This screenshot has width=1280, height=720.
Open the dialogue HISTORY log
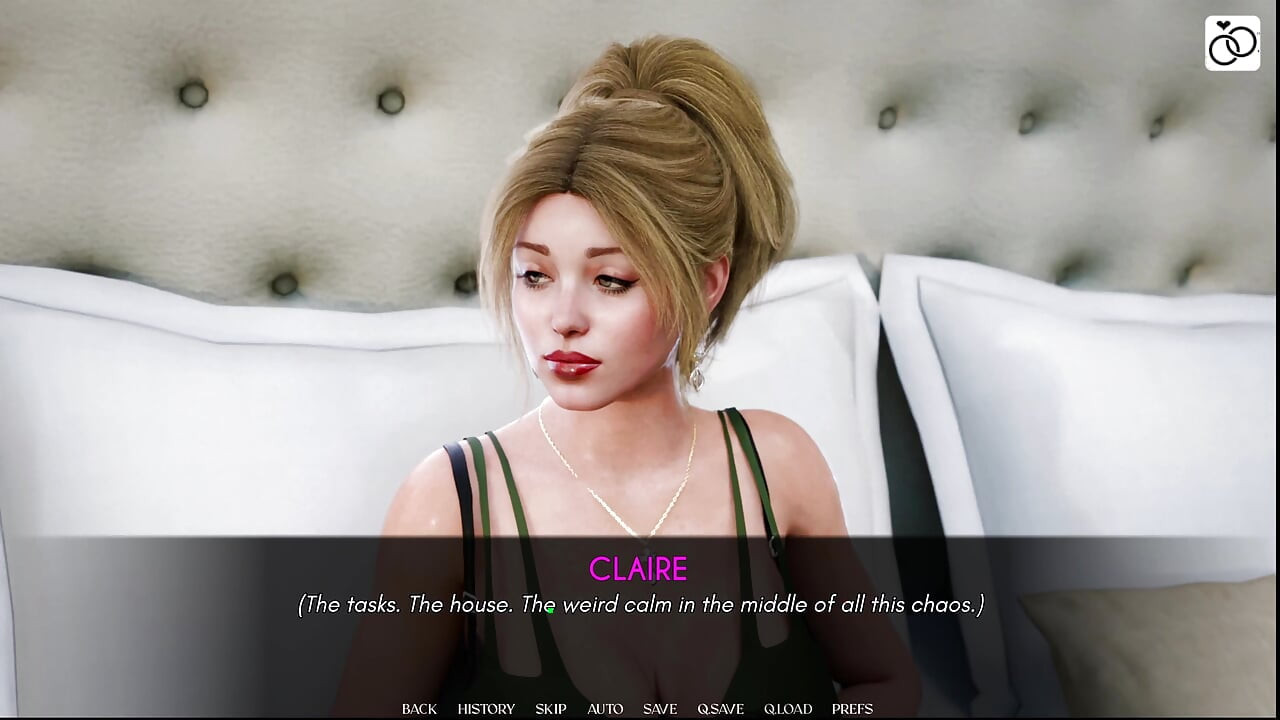(486, 709)
